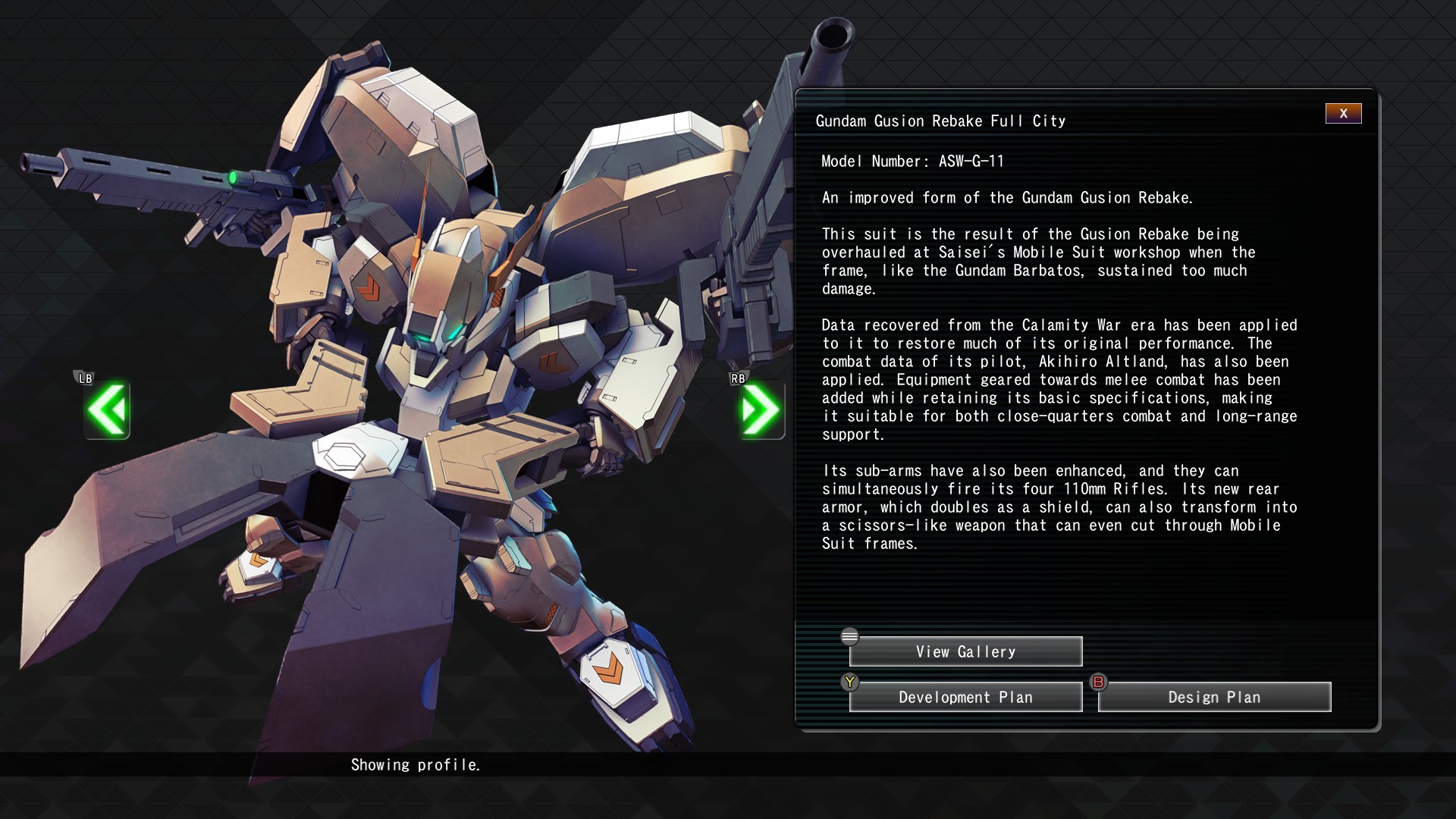Open the View Gallery button
The height and width of the screenshot is (819, 1456).
(x=965, y=652)
